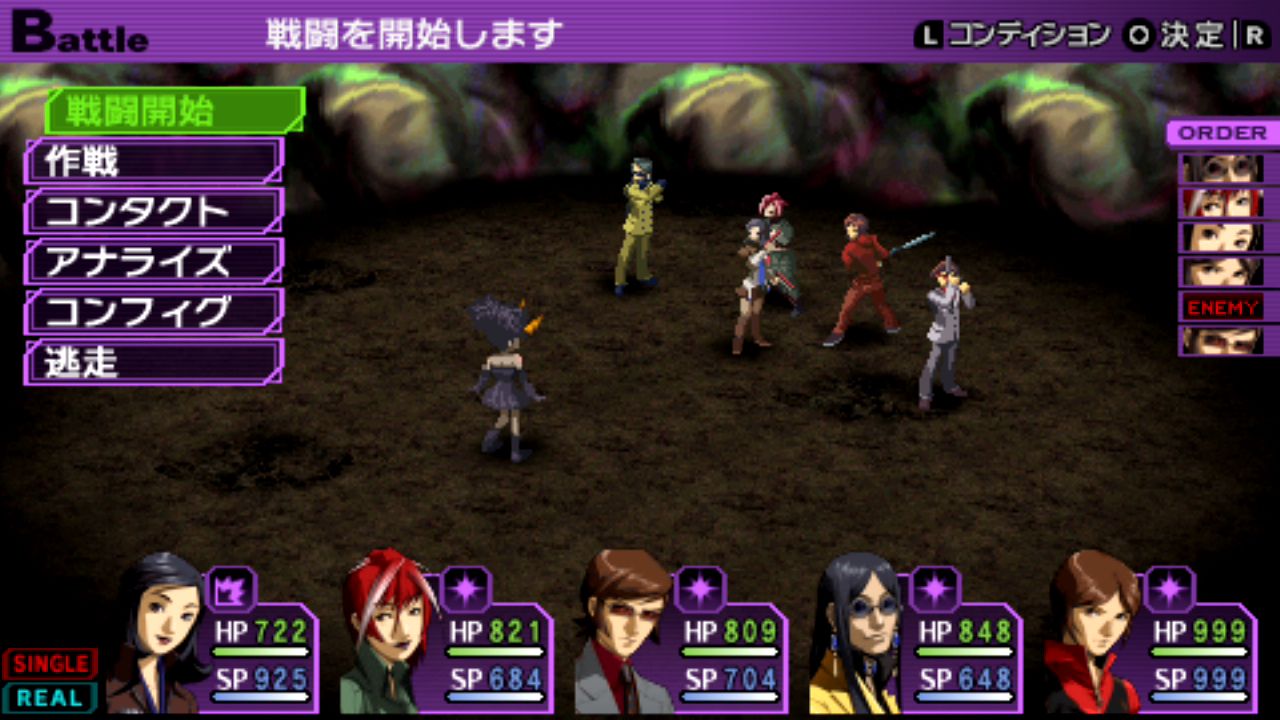Image resolution: width=1280 pixels, height=720 pixels.
Task: Choose the コンタクト contact option
Action: pos(154,211)
